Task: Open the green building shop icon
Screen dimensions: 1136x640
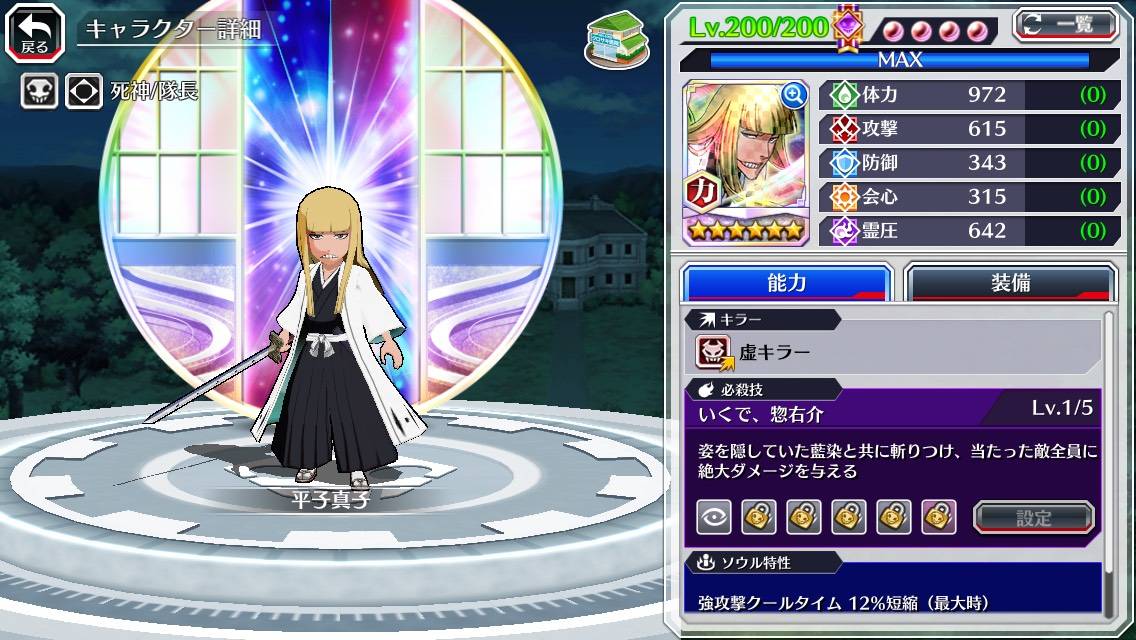Action: click(x=612, y=38)
